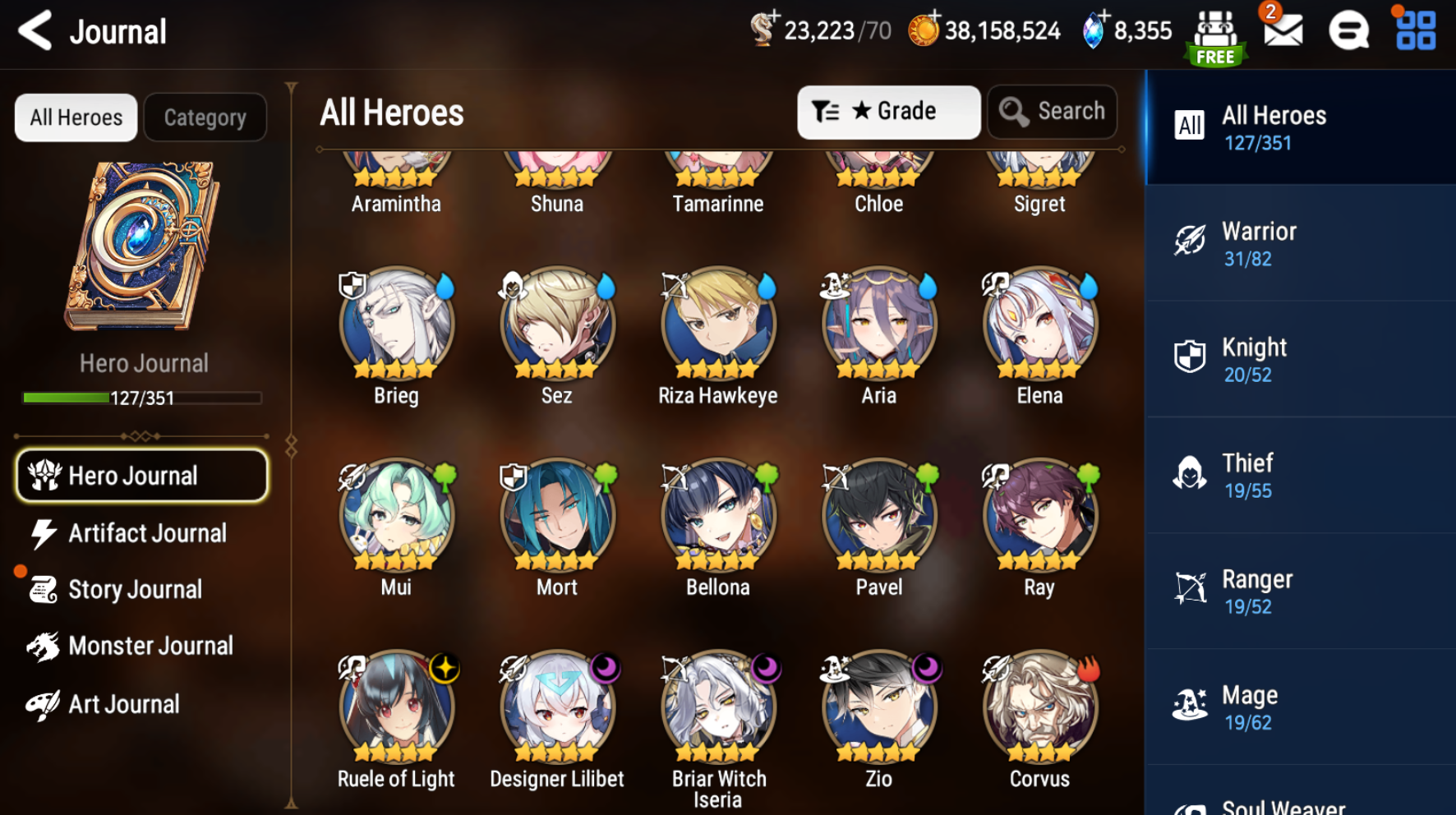Switch to the Category tab
This screenshot has width=1456, height=815.
205,117
